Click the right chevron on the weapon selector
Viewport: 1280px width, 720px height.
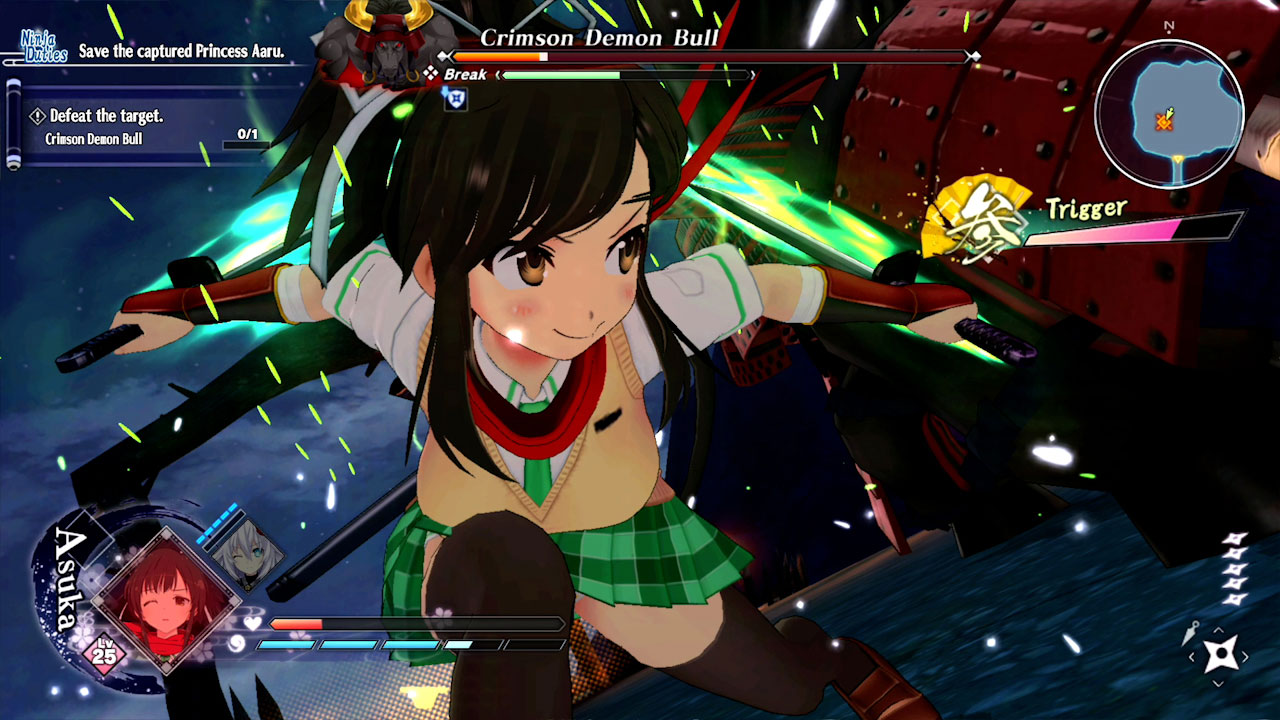1246,655
